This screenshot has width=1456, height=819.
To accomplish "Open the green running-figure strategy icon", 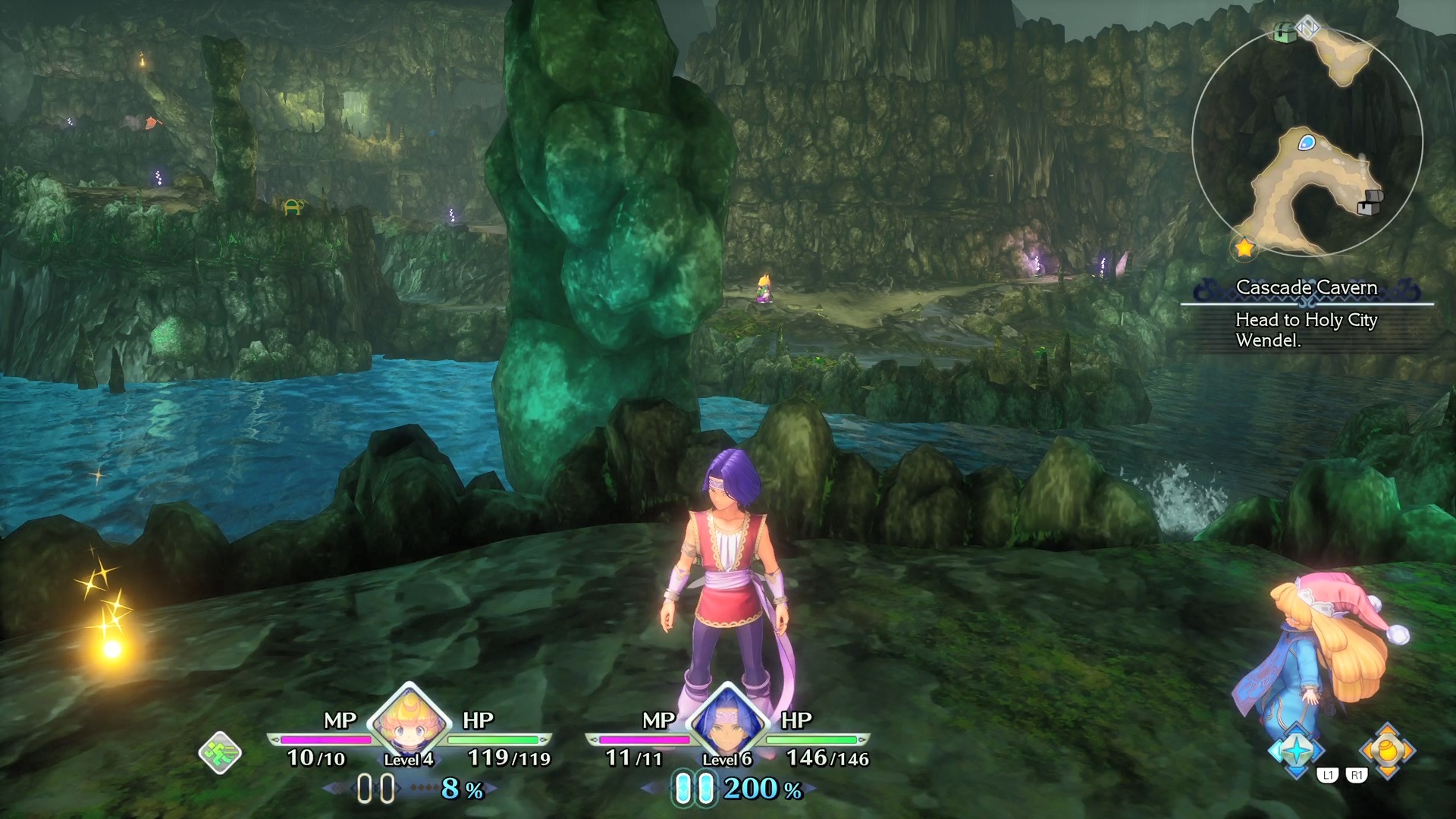I will coord(220,753).
